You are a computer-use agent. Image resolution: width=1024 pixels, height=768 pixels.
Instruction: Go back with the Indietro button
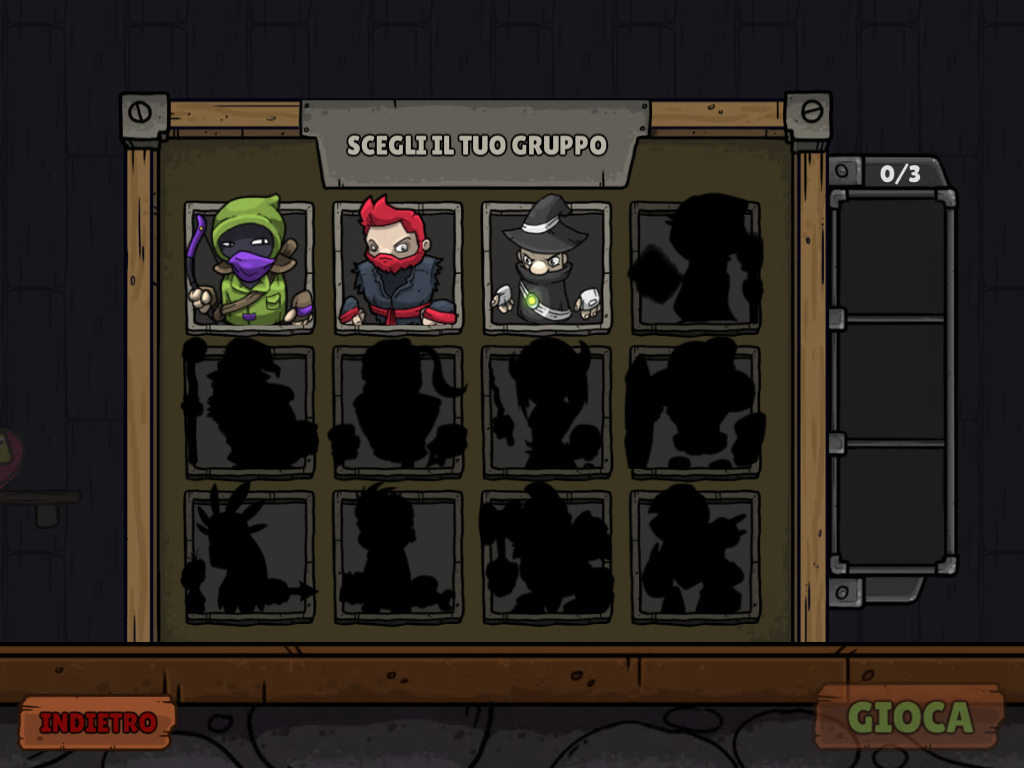[97, 722]
